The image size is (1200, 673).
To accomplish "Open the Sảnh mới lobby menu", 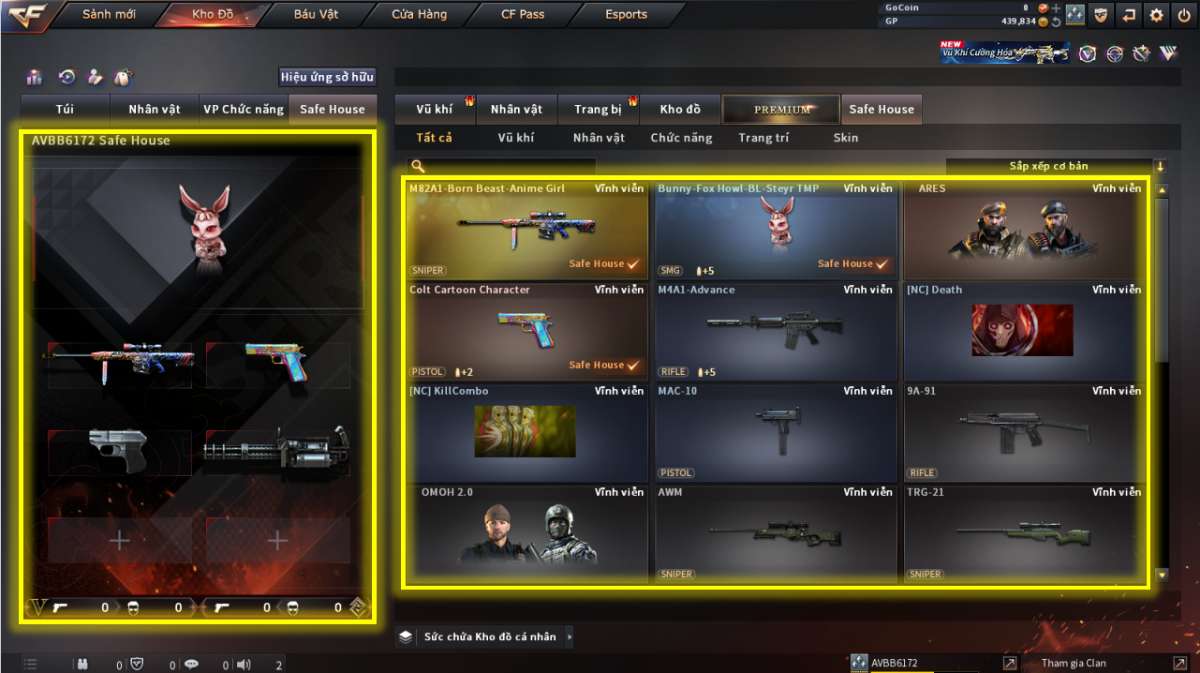I will click(109, 15).
